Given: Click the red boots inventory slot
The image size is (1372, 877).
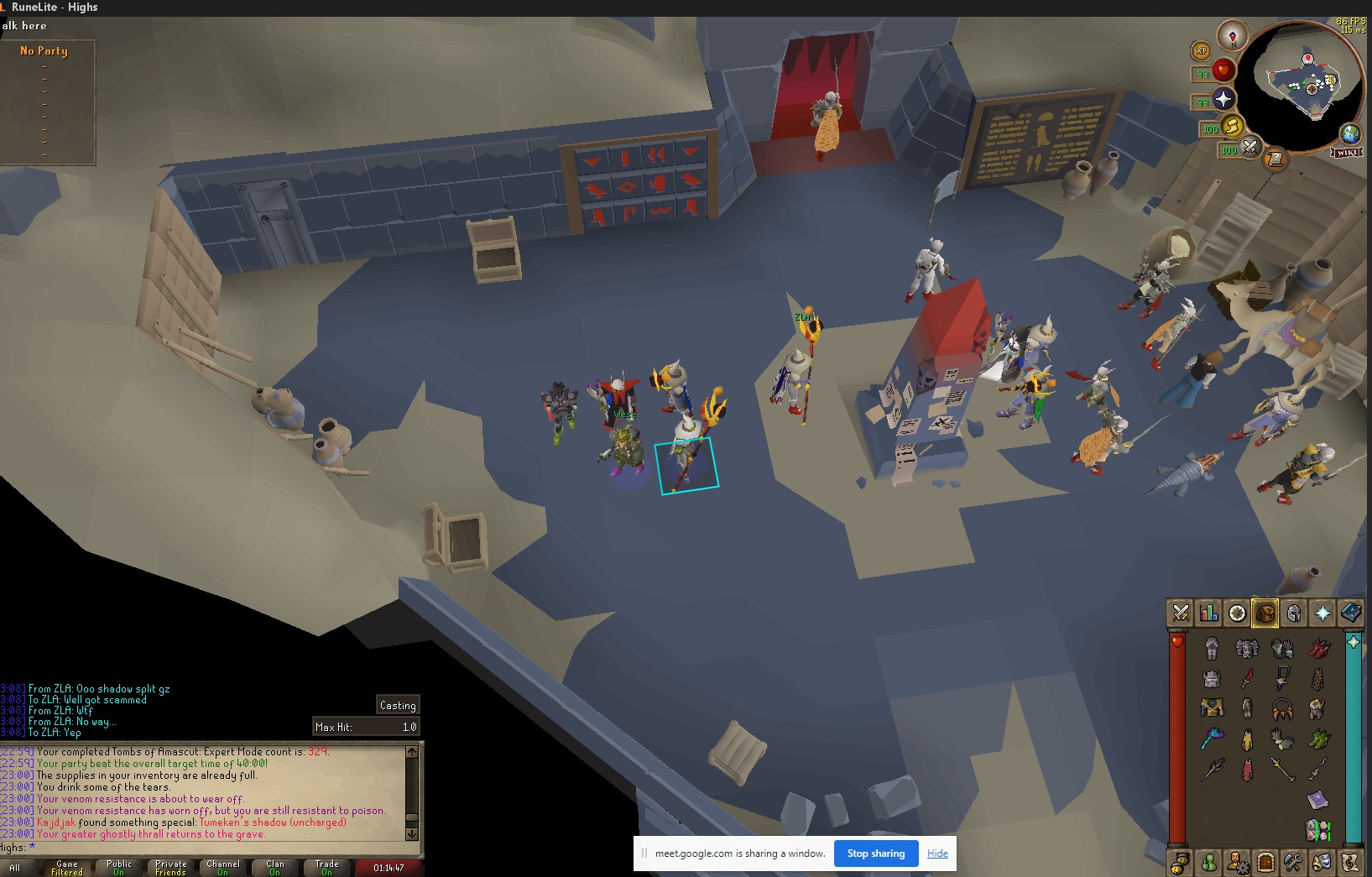Looking at the screenshot, I should (x=1318, y=647).
